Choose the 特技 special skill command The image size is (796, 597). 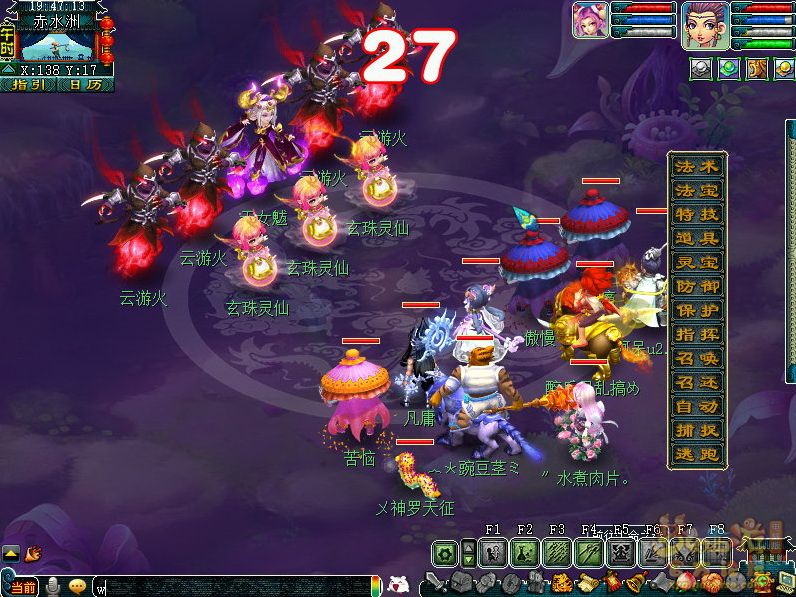(698, 214)
